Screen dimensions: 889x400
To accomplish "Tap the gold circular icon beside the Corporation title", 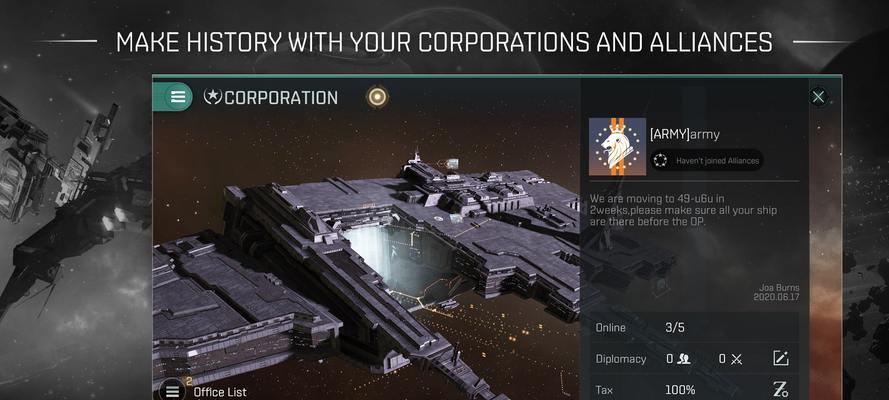I will (x=377, y=97).
